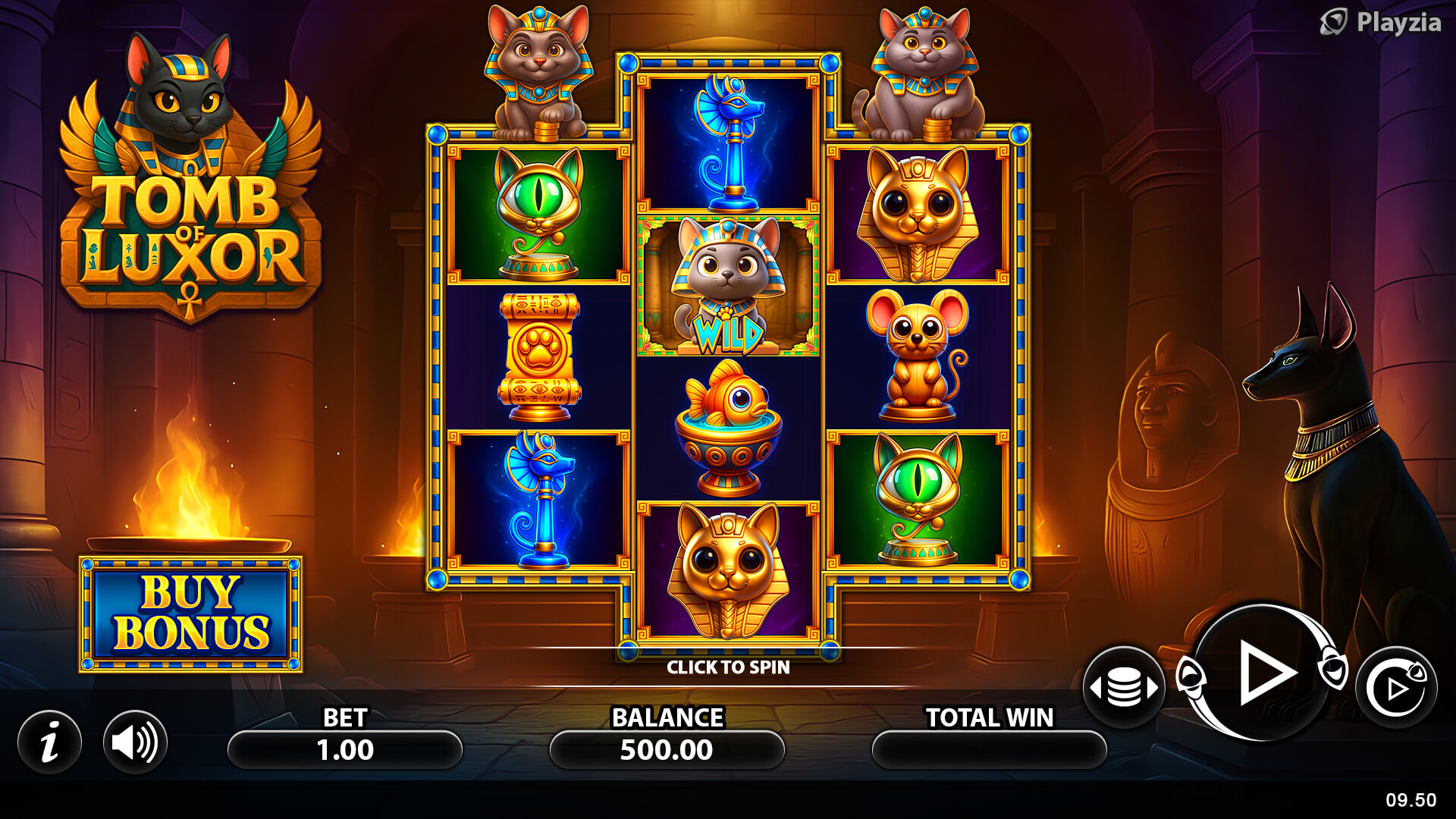1456x819 pixels.
Task: Toggle the sound speaker icon
Action: (135, 742)
